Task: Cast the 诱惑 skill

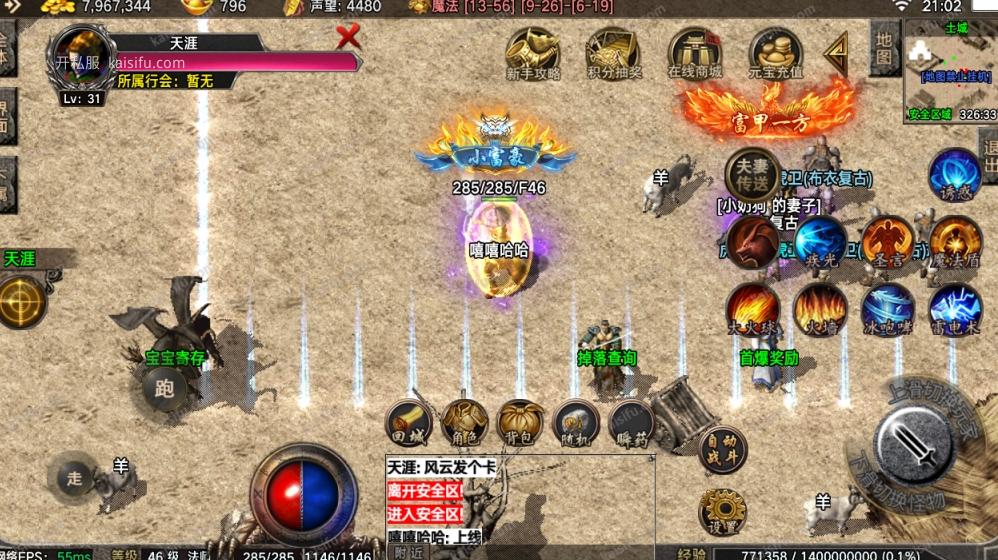Action: point(955,174)
